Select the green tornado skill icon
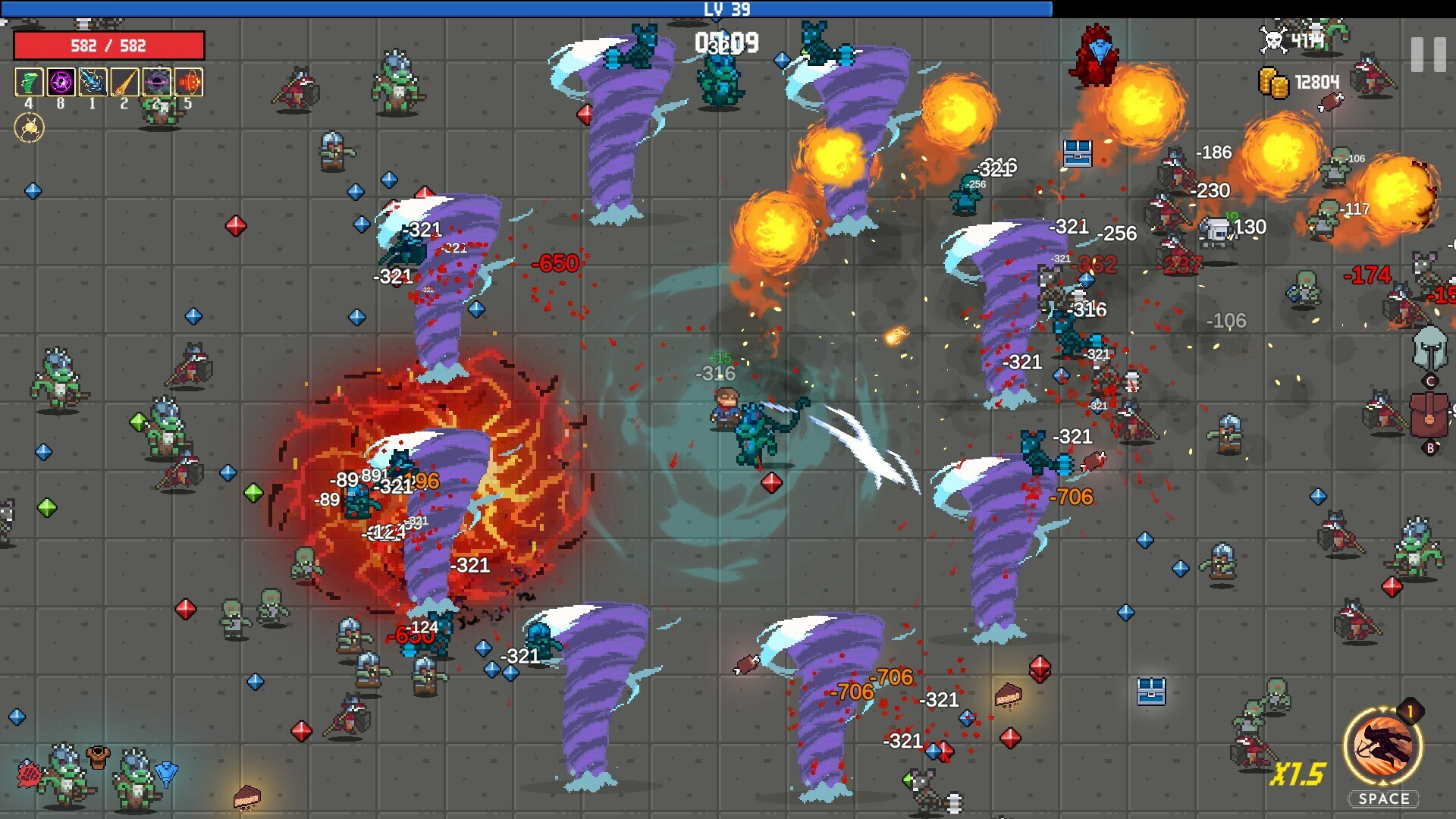Image resolution: width=1456 pixels, height=819 pixels. [x=29, y=81]
